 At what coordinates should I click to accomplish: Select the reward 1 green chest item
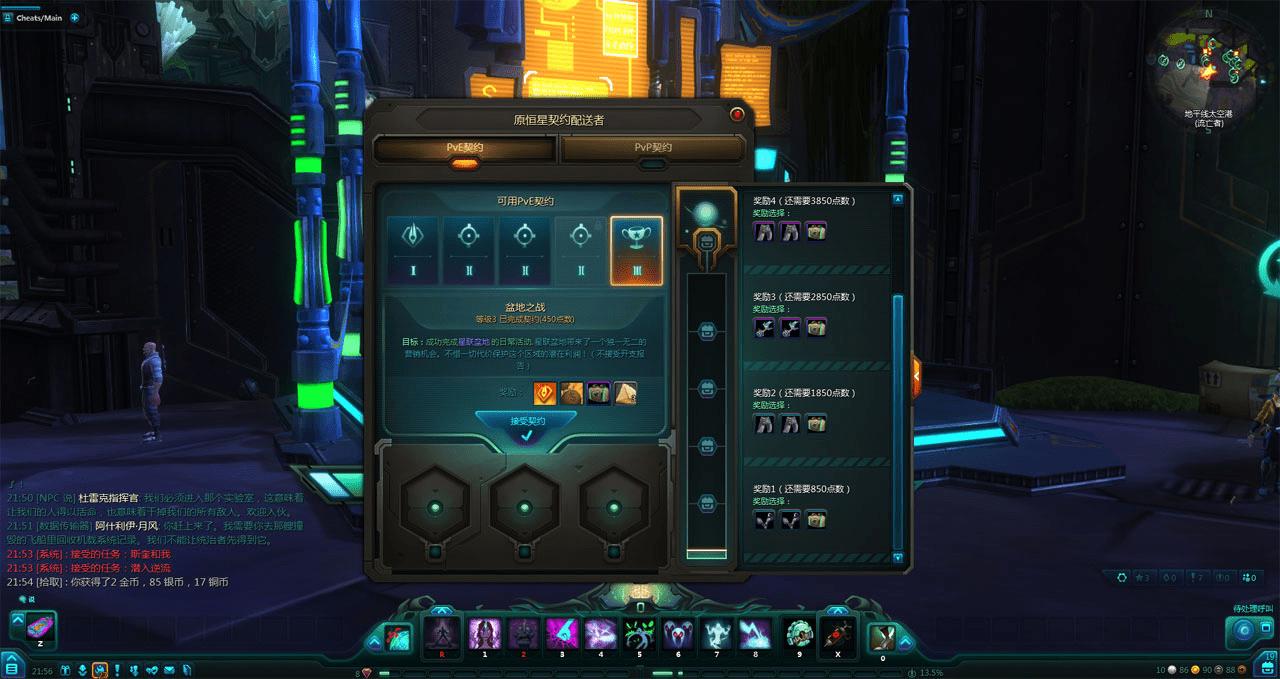click(x=817, y=519)
